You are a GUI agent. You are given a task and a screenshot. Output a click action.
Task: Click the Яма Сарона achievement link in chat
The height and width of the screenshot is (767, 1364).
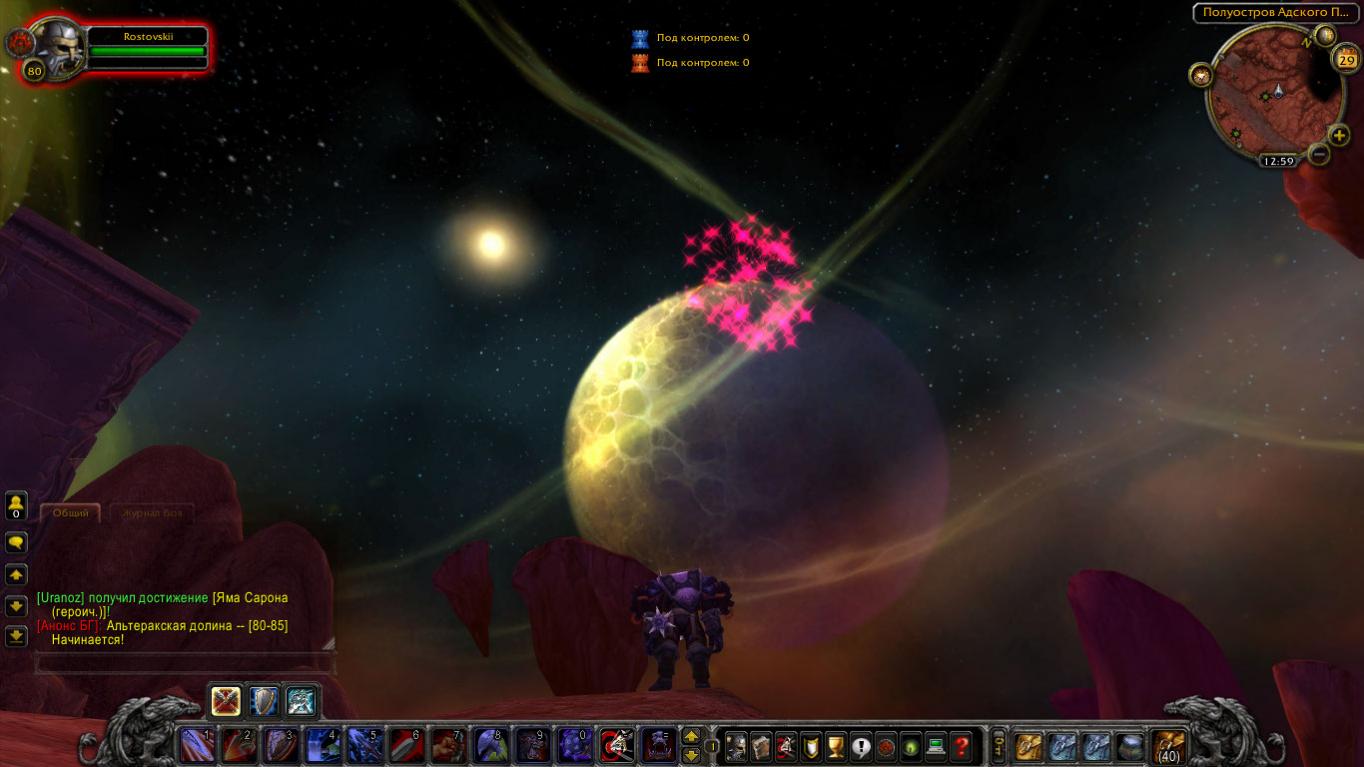(x=250, y=598)
